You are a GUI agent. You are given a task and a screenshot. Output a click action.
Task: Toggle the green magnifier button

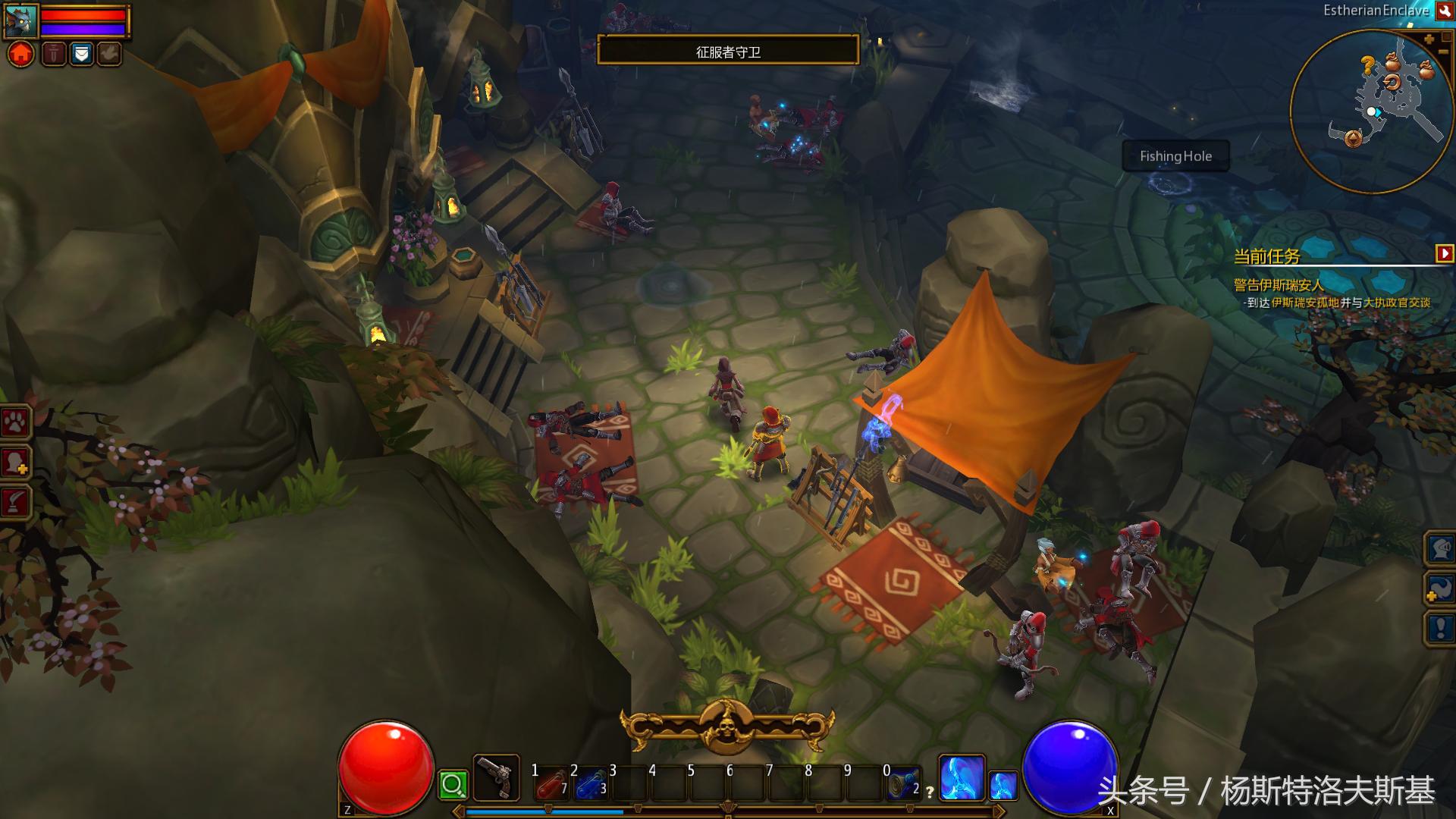[x=453, y=785]
